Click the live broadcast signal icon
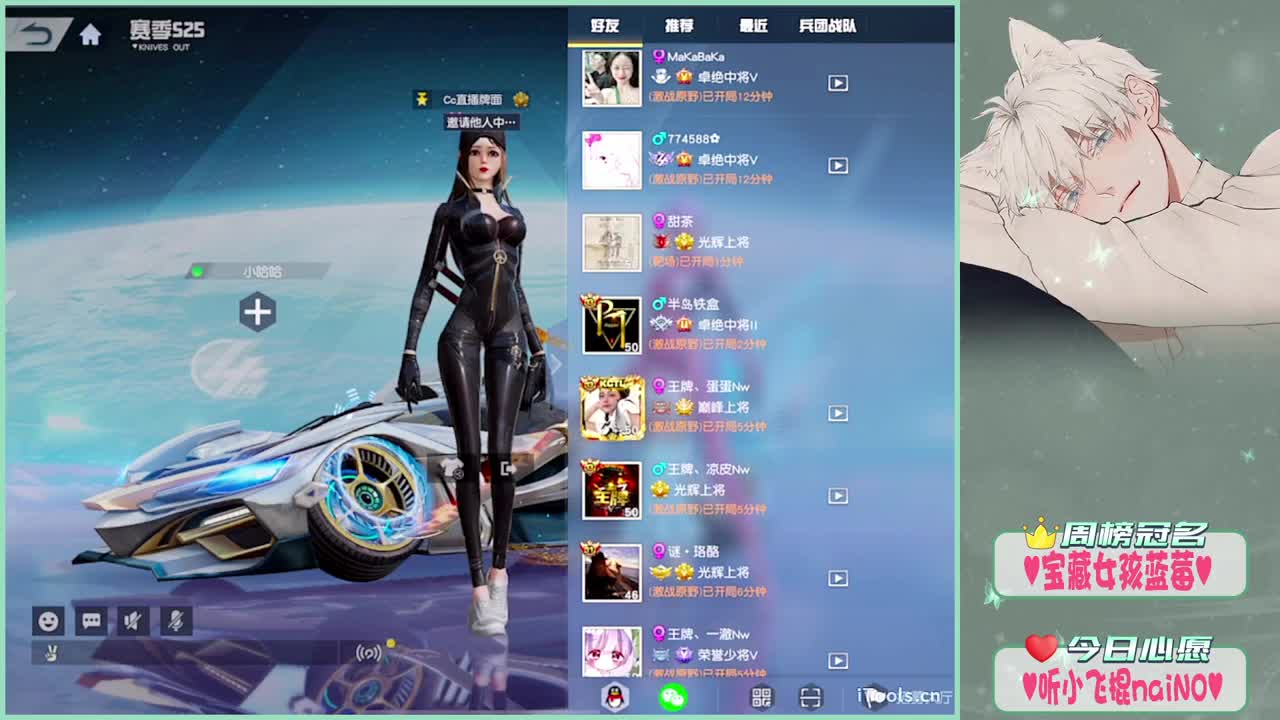The image size is (1280, 720). tap(366, 651)
